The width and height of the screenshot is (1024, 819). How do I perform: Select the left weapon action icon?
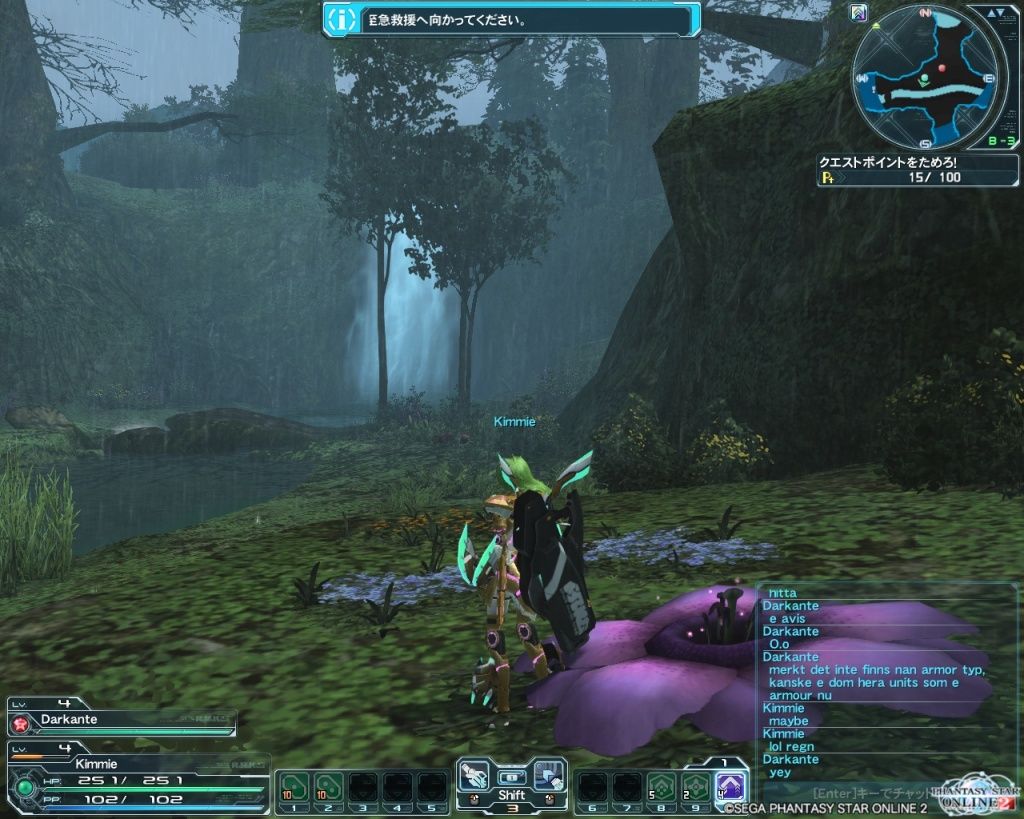[x=477, y=774]
